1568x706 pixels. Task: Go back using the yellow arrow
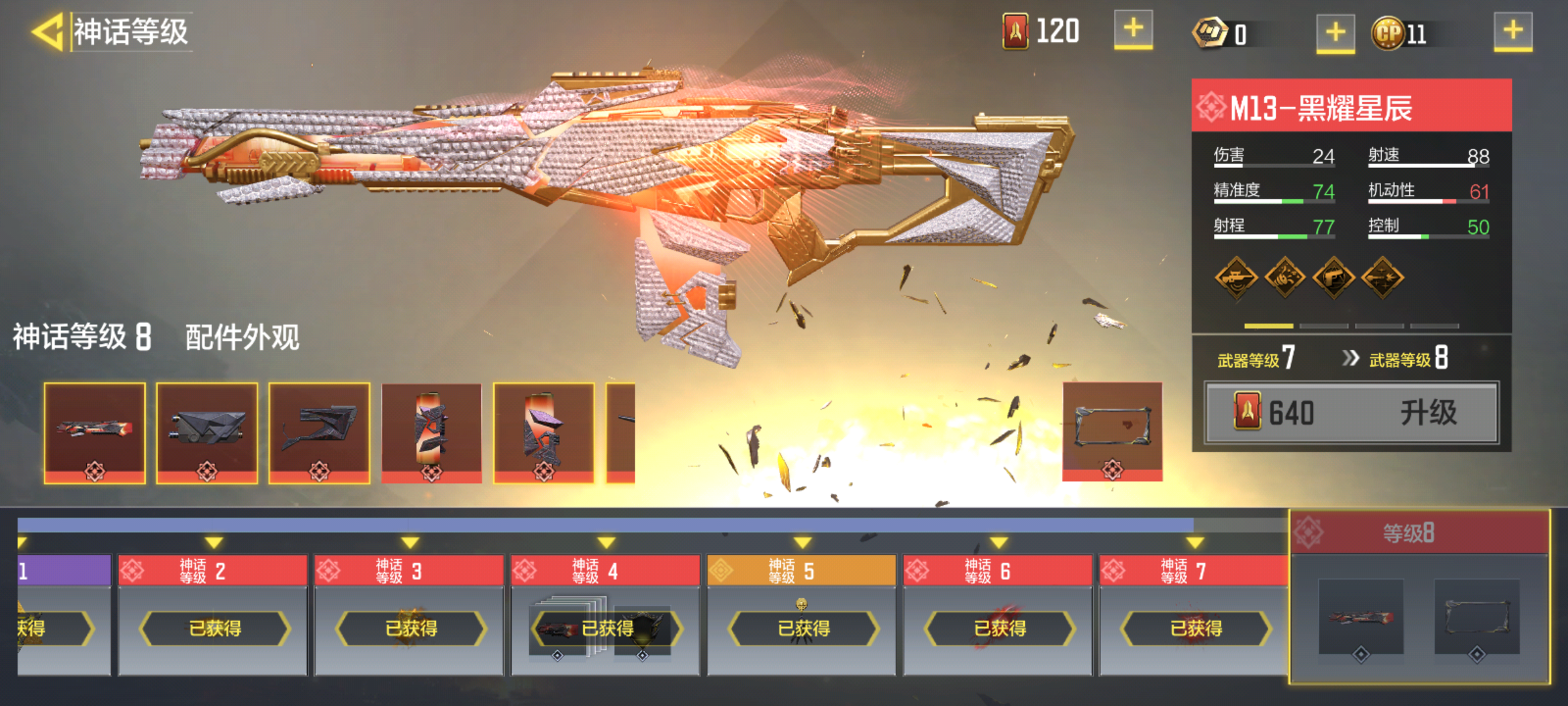click(47, 31)
